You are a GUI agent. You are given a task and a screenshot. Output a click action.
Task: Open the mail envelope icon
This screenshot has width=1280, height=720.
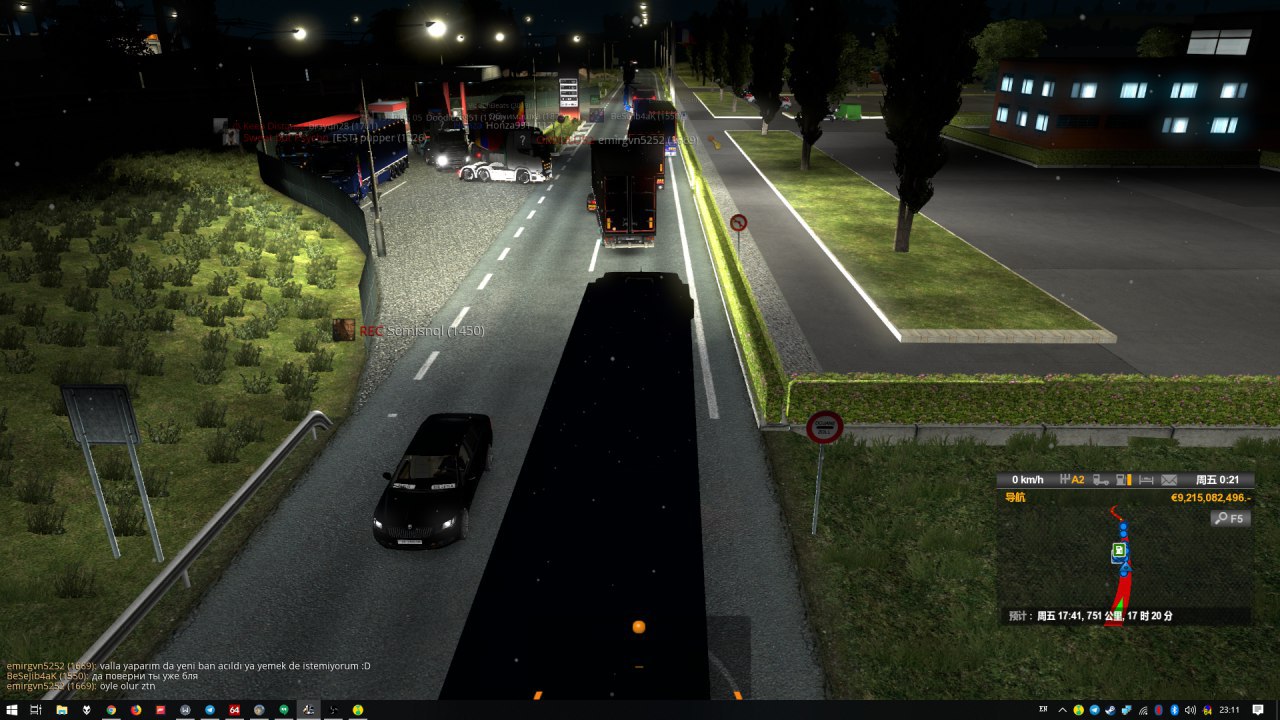pos(1169,480)
